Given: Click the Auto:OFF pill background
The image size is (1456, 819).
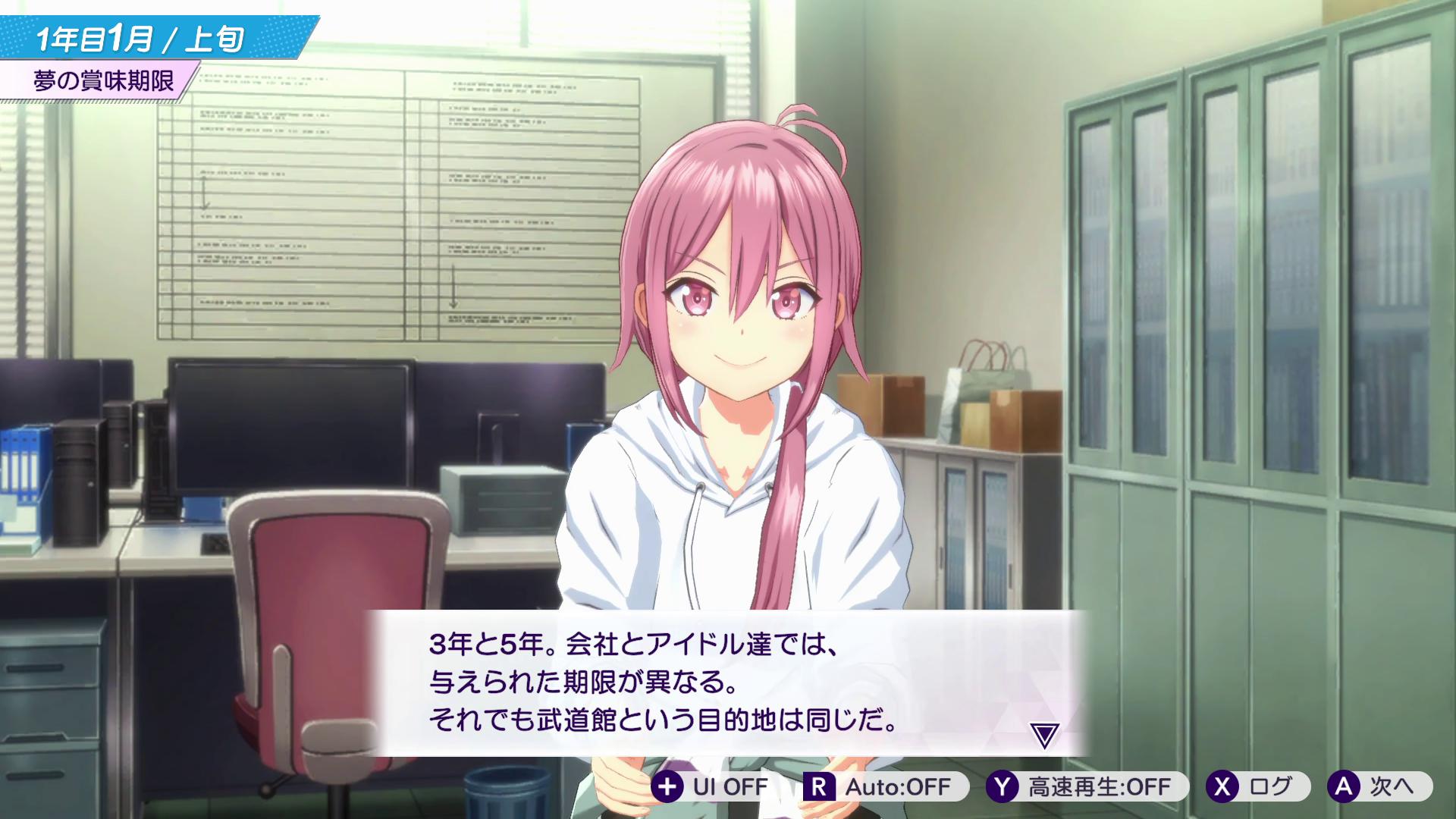Looking at the screenshot, I should tap(887, 787).
